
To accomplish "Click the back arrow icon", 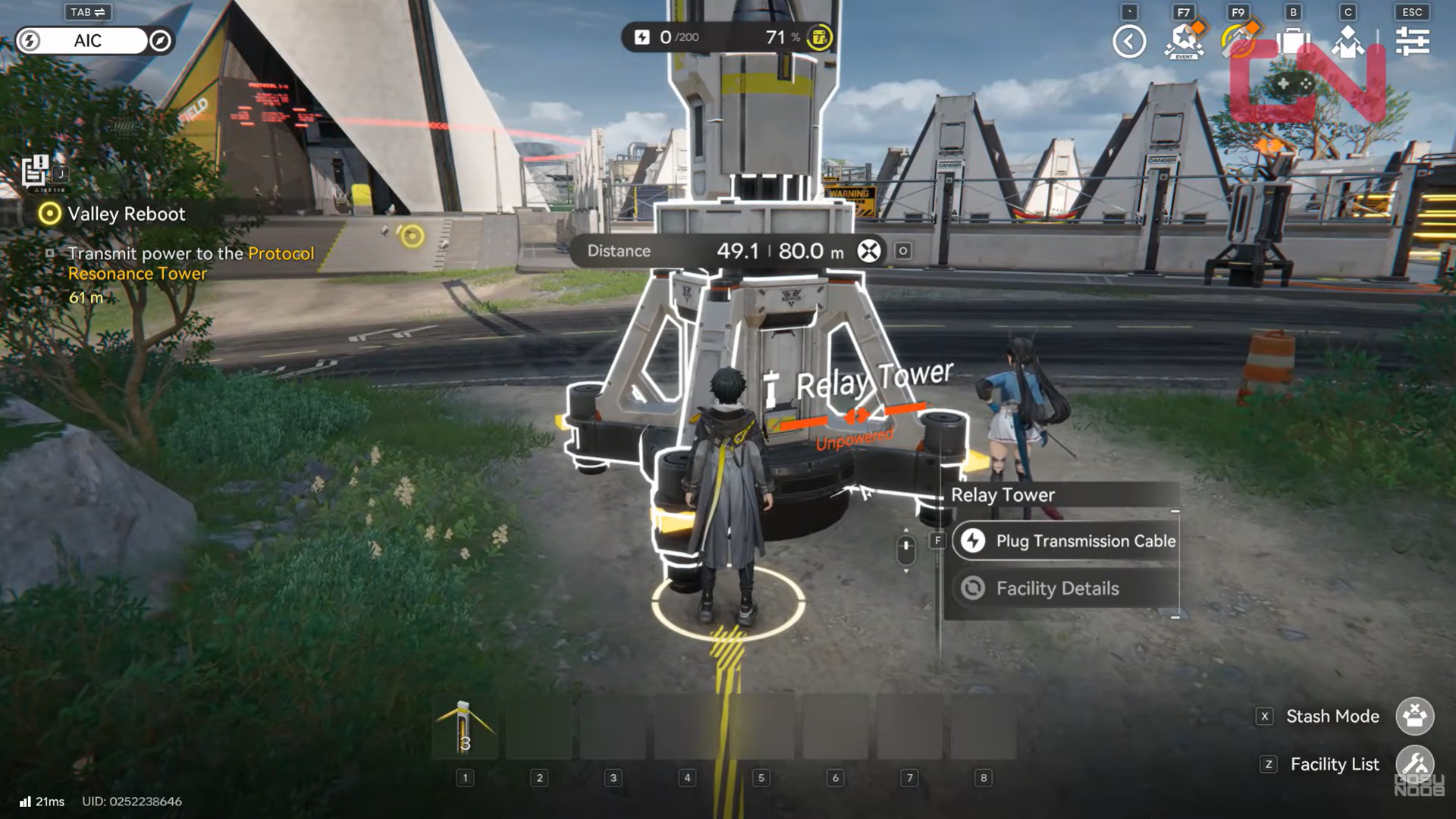I will tap(1129, 41).
